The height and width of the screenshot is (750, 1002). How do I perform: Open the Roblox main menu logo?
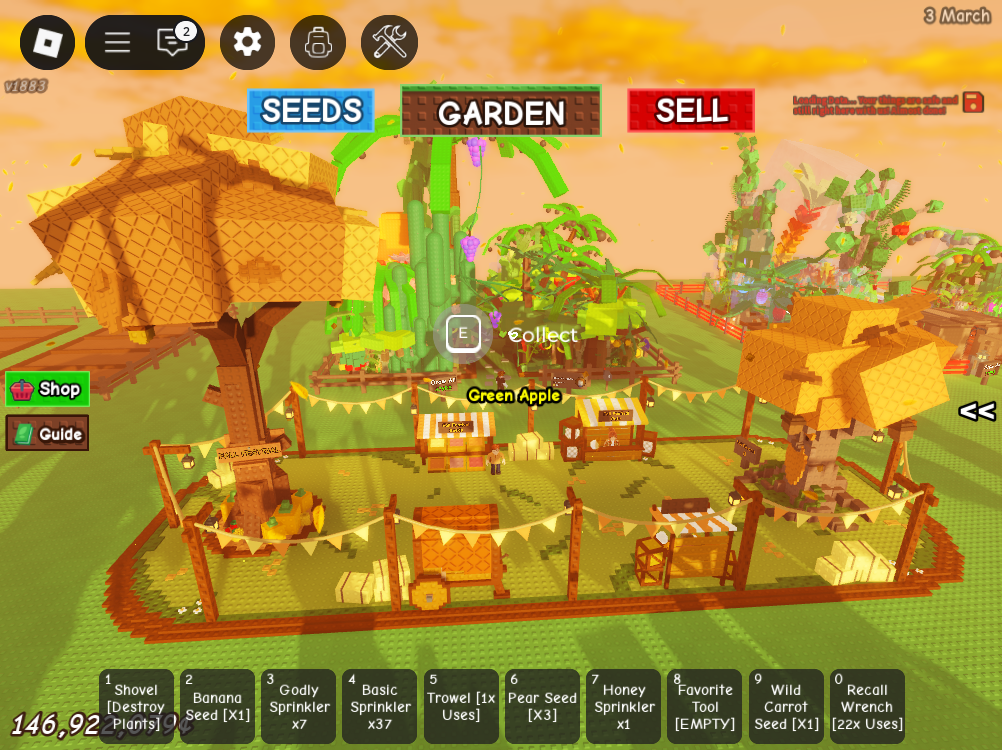pyautogui.click(x=47, y=43)
